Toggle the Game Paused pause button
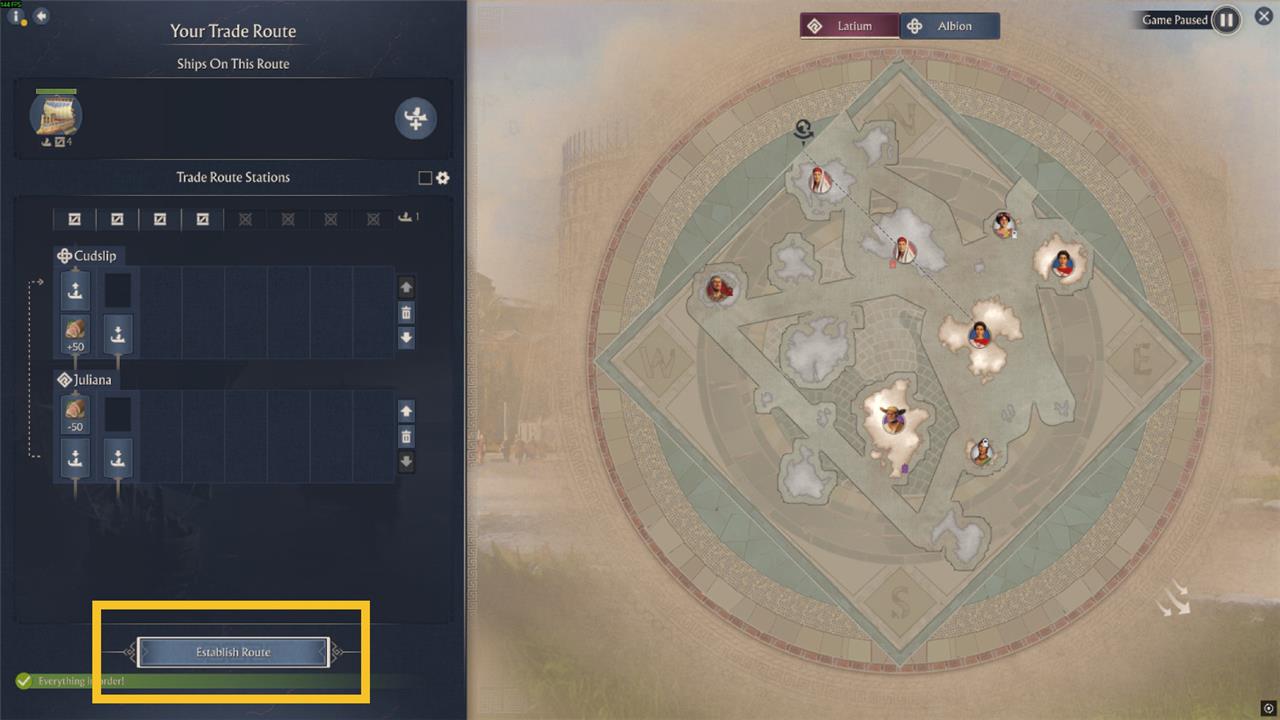This screenshot has height=720, width=1280. click(x=1226, y=19)
